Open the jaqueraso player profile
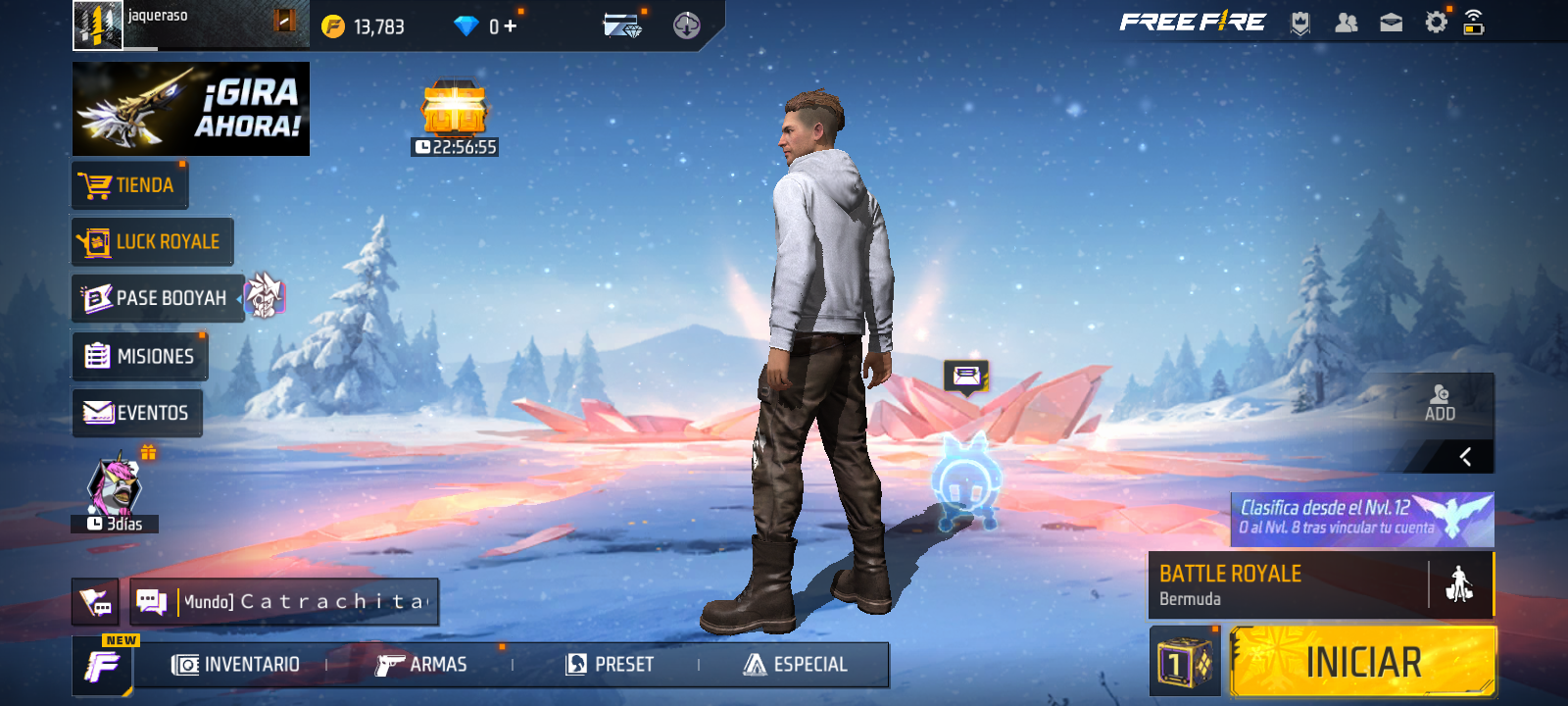 click(98, 25)
